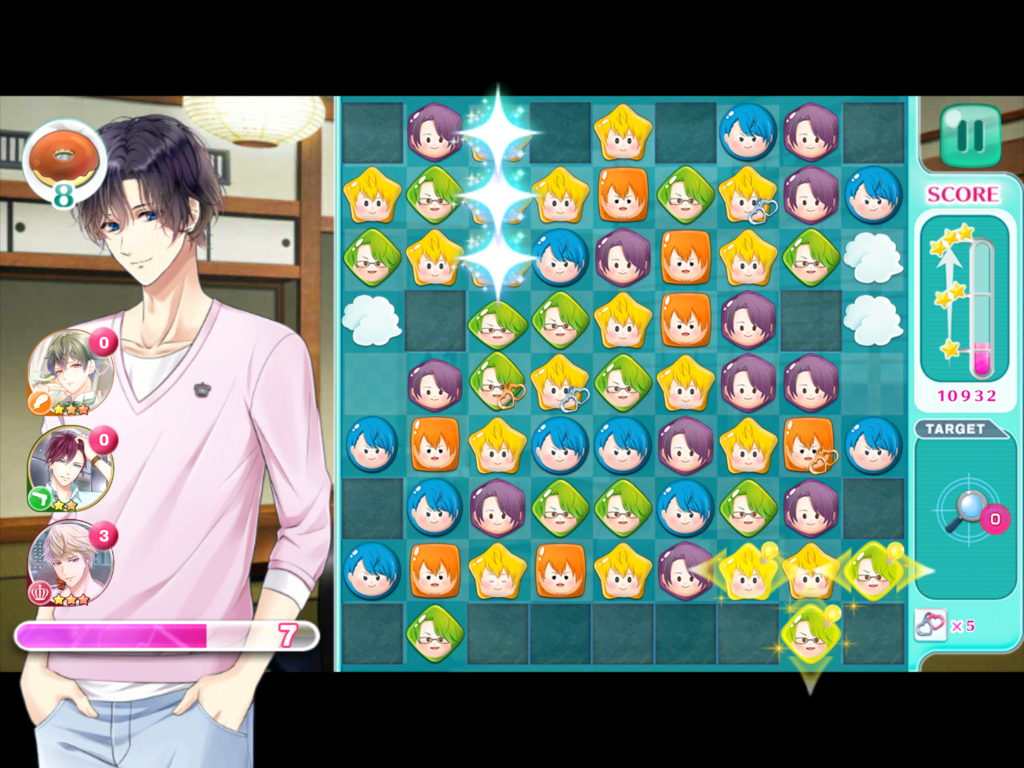Activate the green-haired character's skill portrait
The height and width of the screenshot is (768, 1024).
[x=68, y=372]
